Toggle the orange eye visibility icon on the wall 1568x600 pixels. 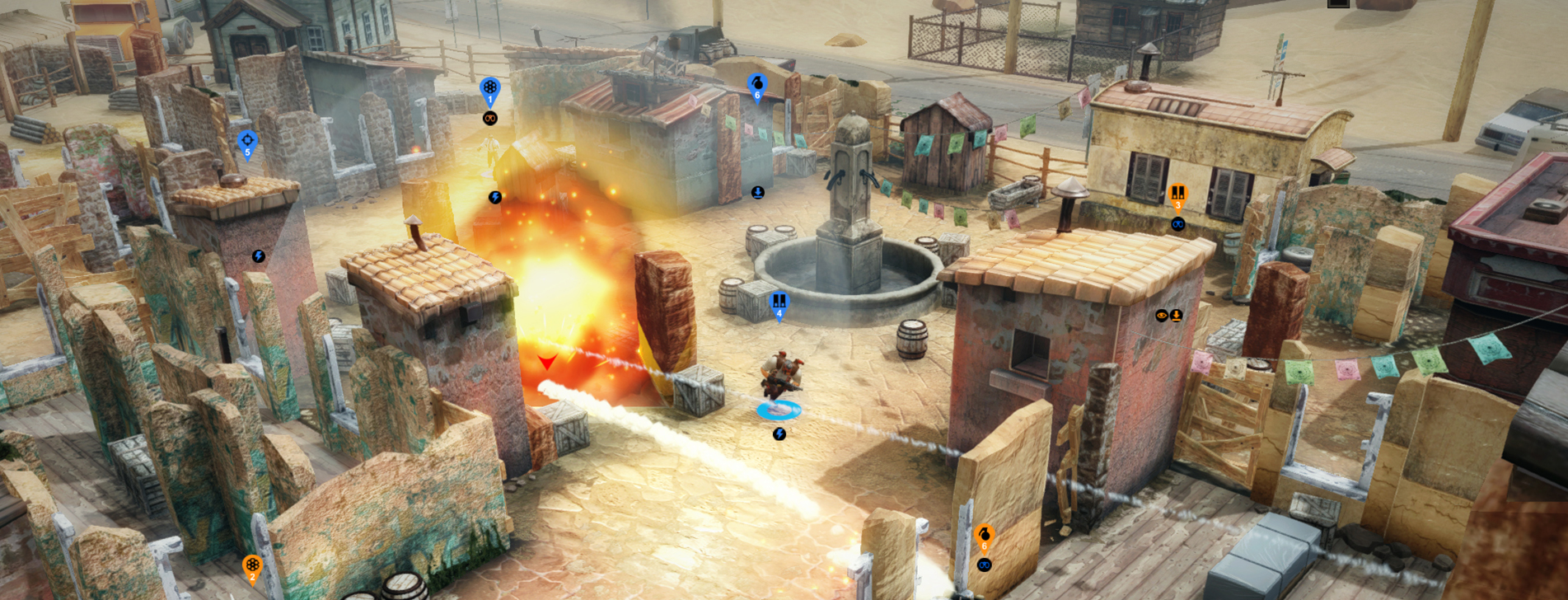coord(1163,314)
